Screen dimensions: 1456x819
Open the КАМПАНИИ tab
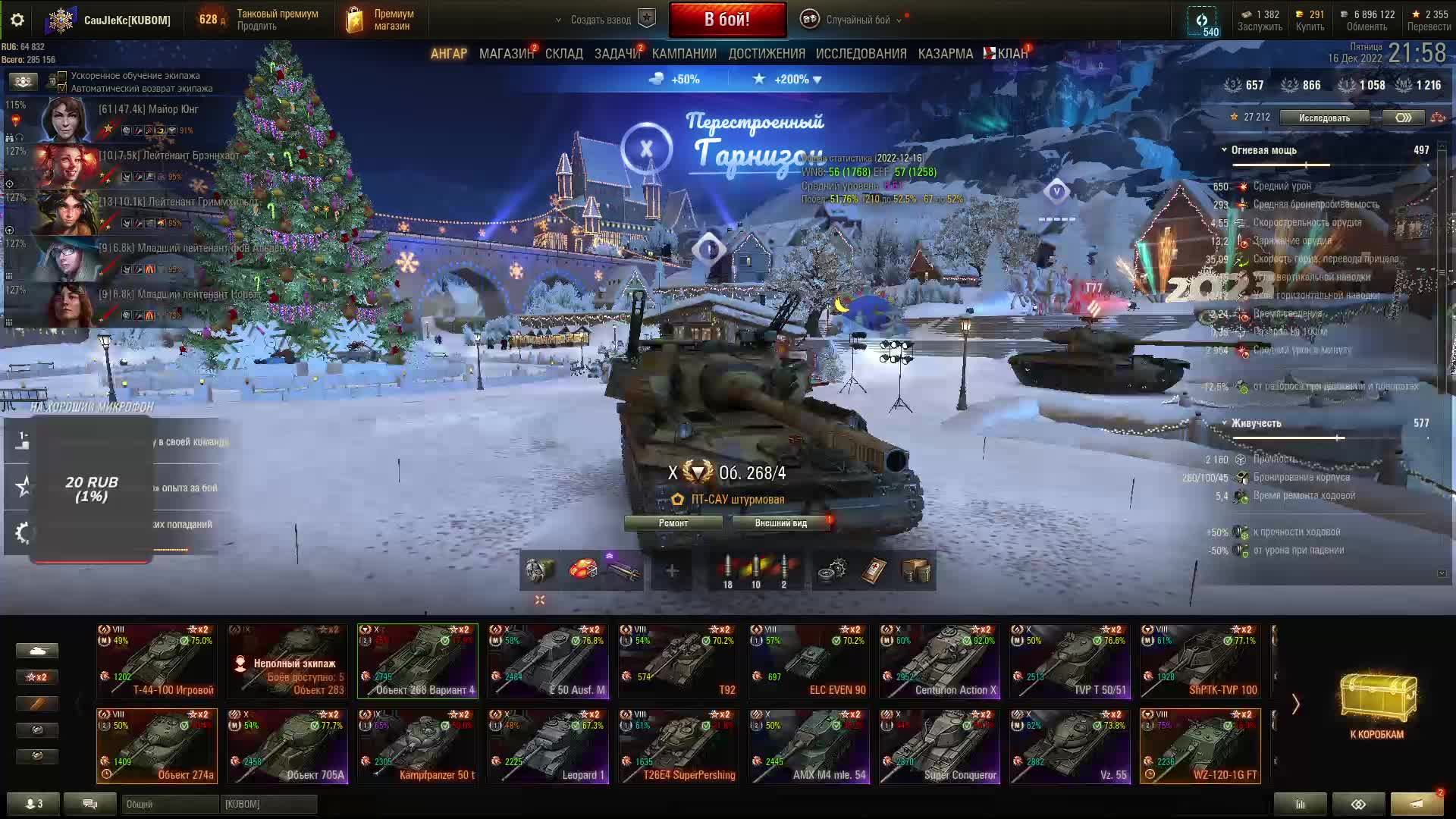click(x=684, y=54)
